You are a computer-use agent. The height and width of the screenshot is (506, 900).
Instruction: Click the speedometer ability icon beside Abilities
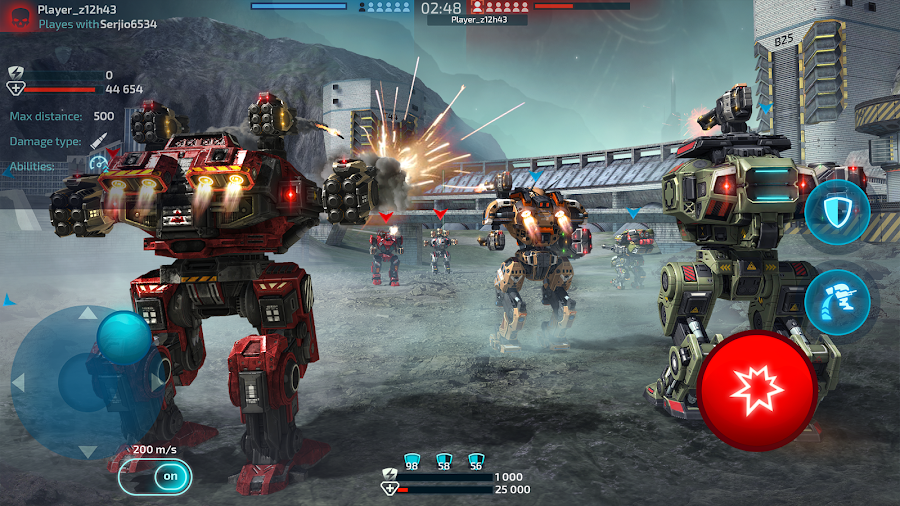98,162
